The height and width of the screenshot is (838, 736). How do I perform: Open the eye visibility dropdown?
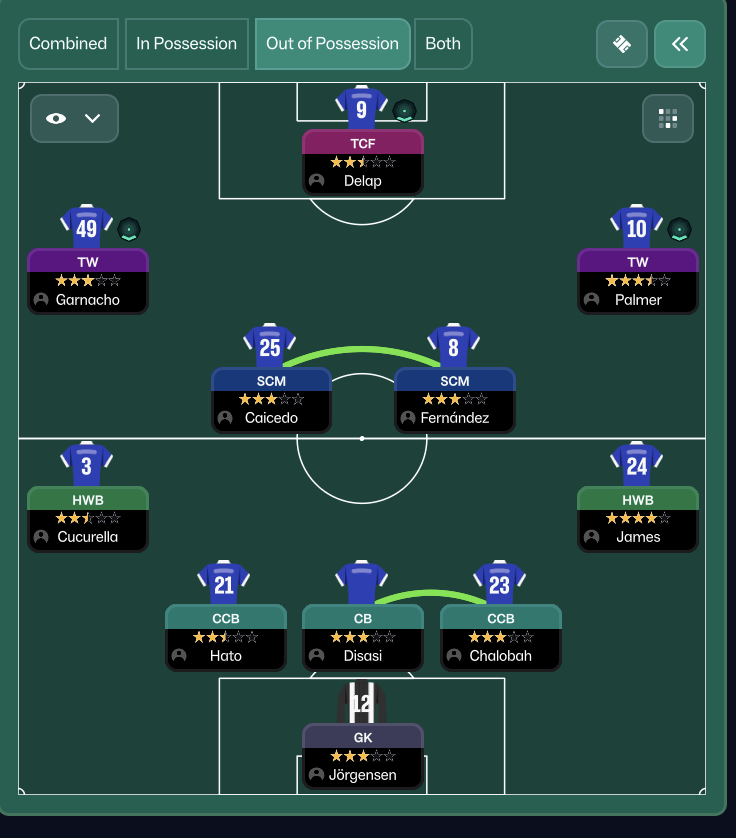pos(74,118)
